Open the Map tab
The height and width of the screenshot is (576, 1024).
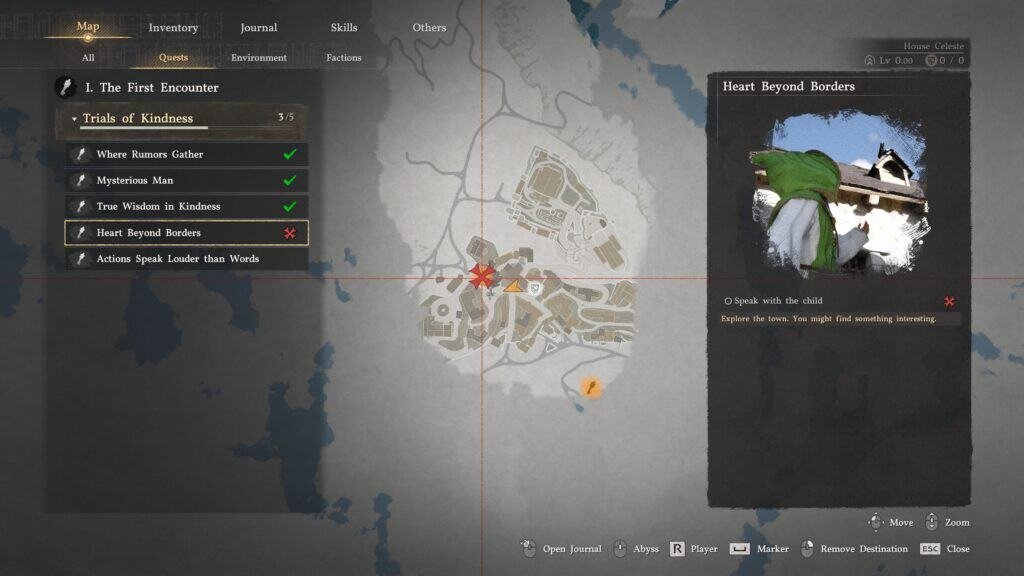click(x=88, y=27)
